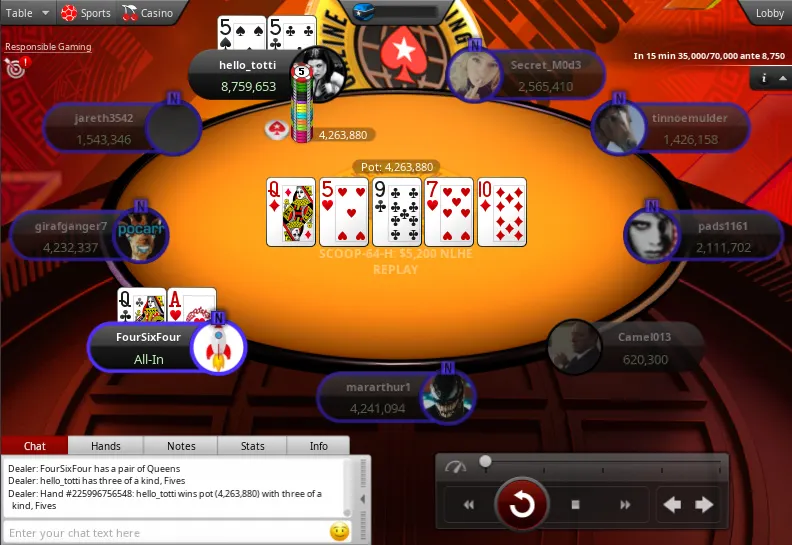Viewport: 792px width, 545px height.
Task: Switch to the Chat tab
Action: coord(35,446)
